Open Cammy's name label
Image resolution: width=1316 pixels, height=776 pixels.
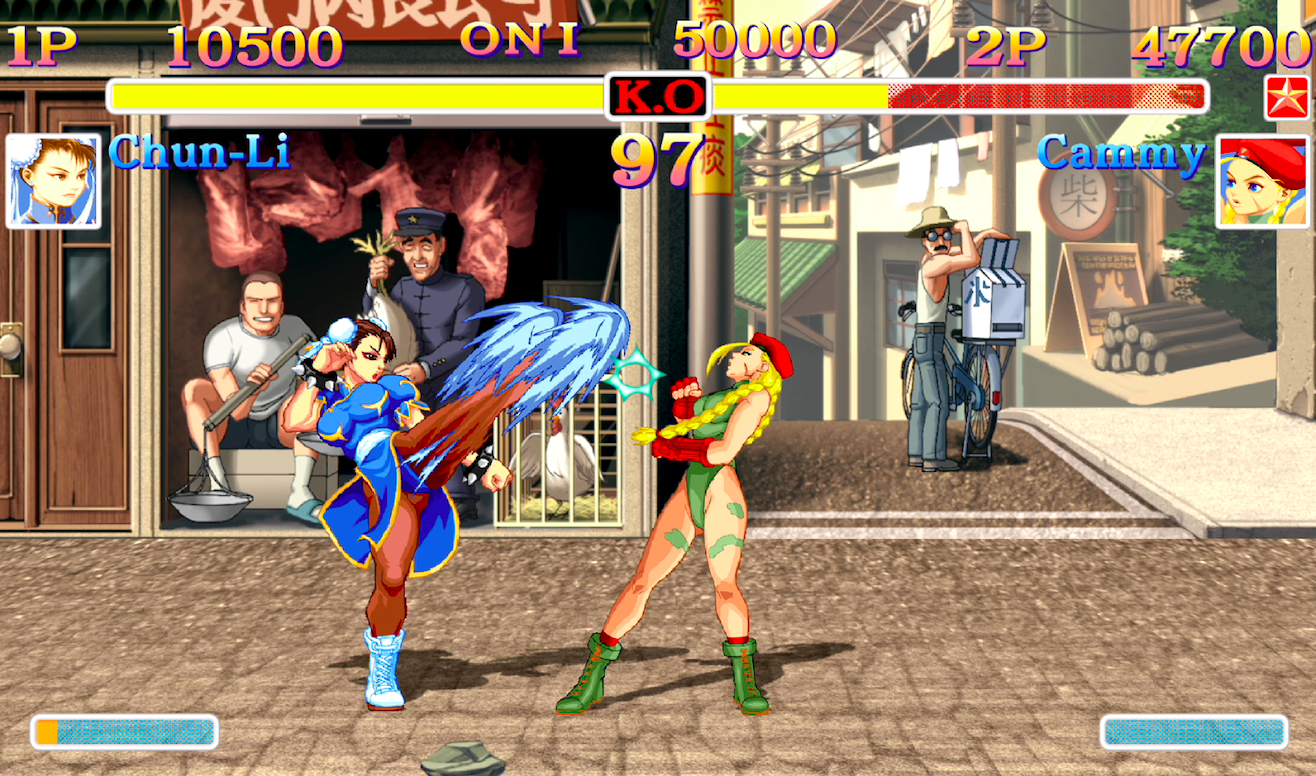point(1121,155)
